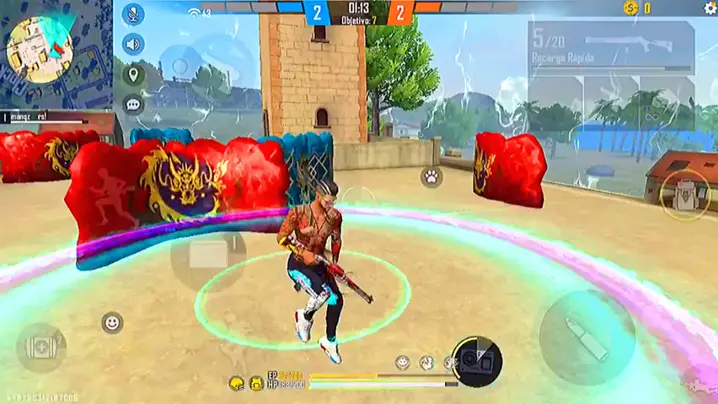Place a location pin marker
The width and height of the screenshot is (718, 404).
tap(133, 74)
